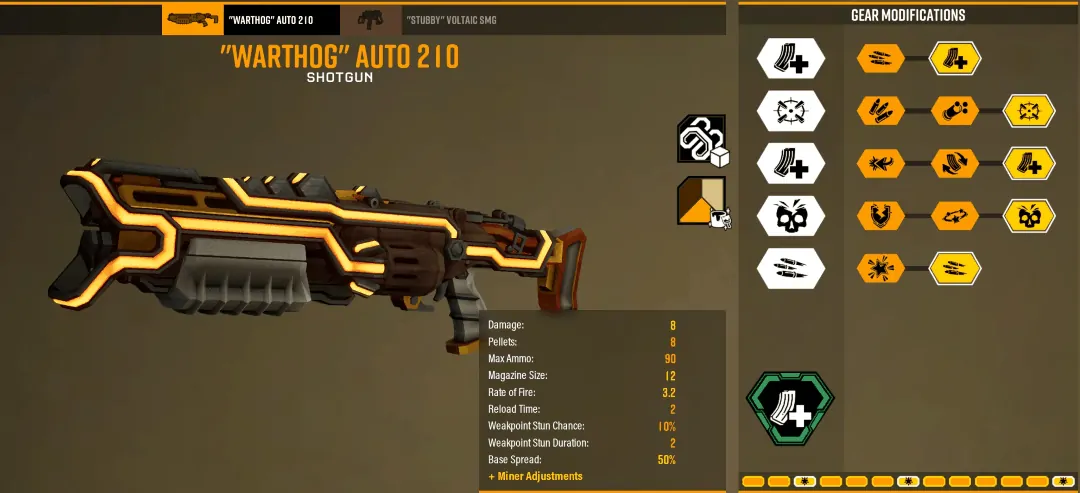Open the paintjob icon with paint bucket
Image resolution: width=1080 pixels, height=493 pixels.
701,201
